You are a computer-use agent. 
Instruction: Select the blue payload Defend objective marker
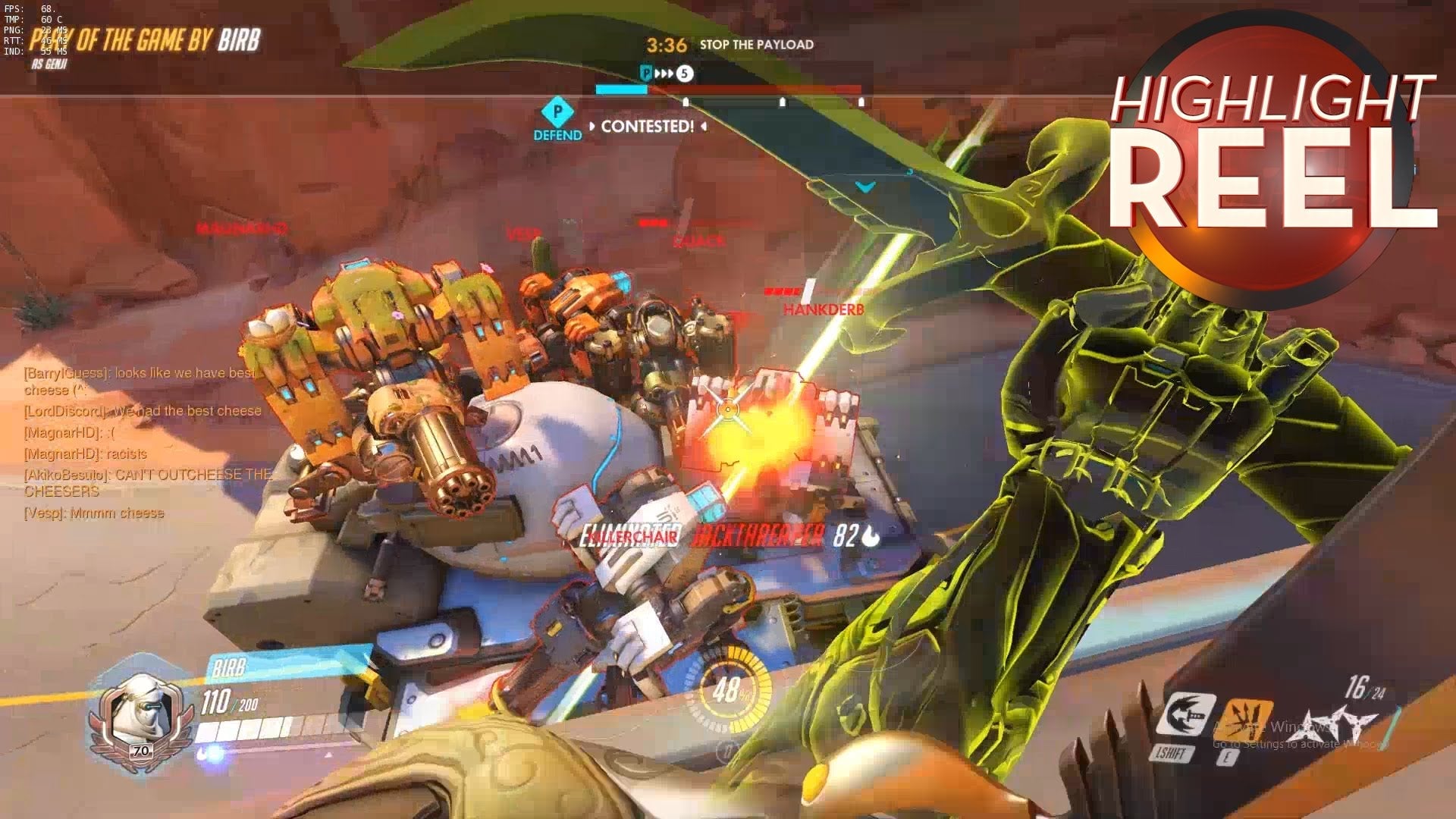[x=557, y=114]
